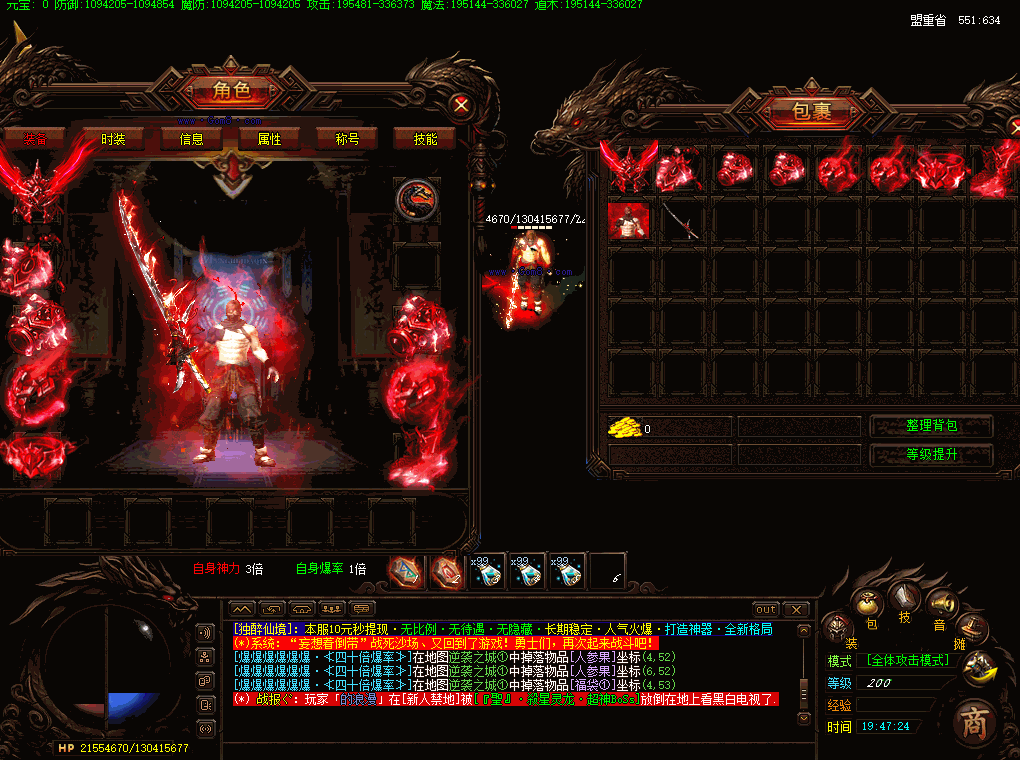Select the red winged helmet in the bag

[628, 168]
